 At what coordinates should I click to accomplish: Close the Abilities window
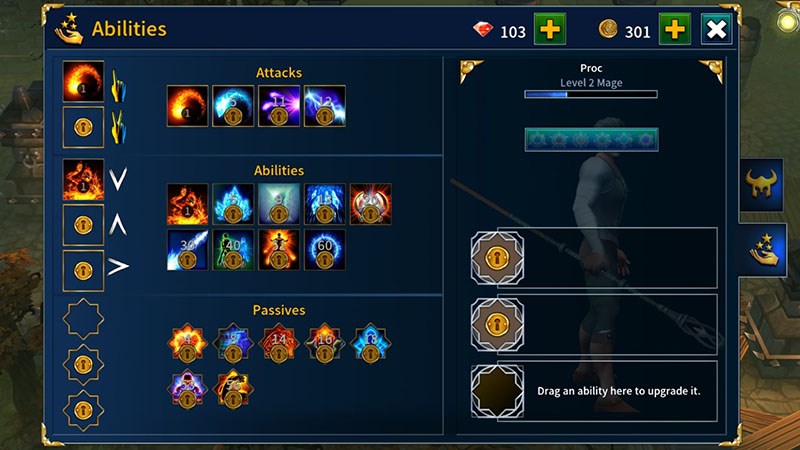coord(716,30)
